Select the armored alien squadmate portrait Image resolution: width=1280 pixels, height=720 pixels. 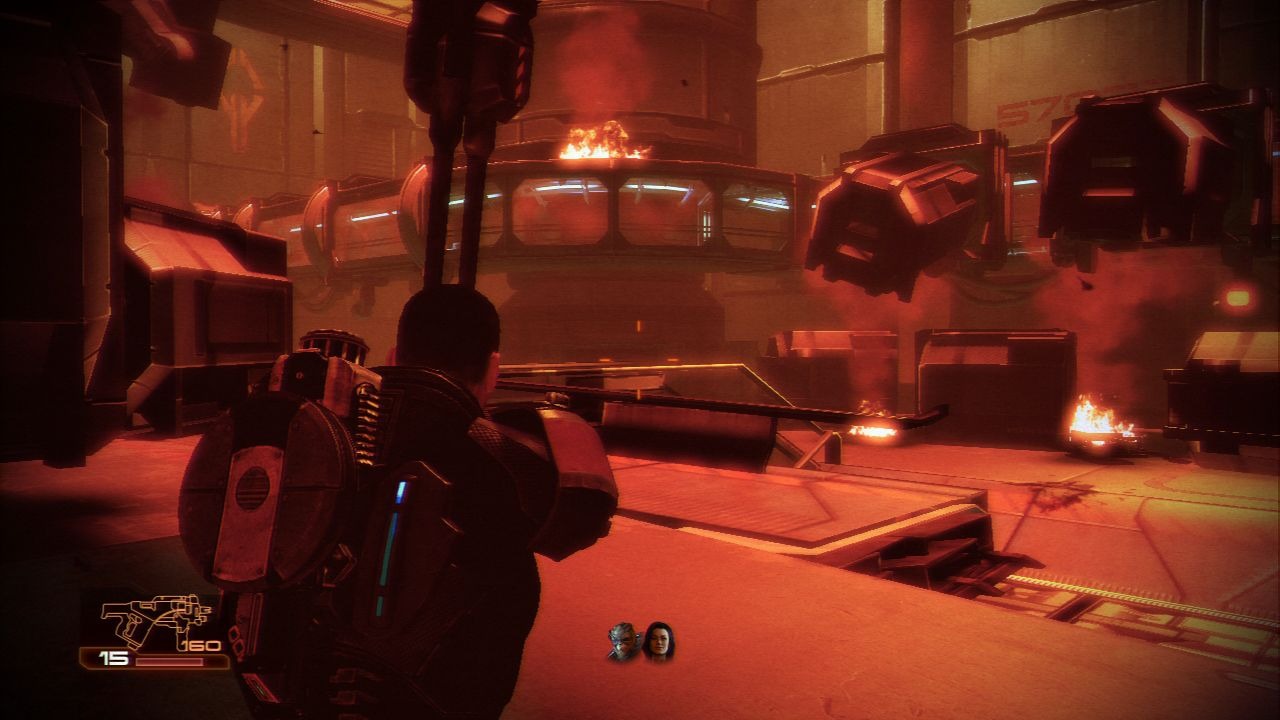point(624,642)
